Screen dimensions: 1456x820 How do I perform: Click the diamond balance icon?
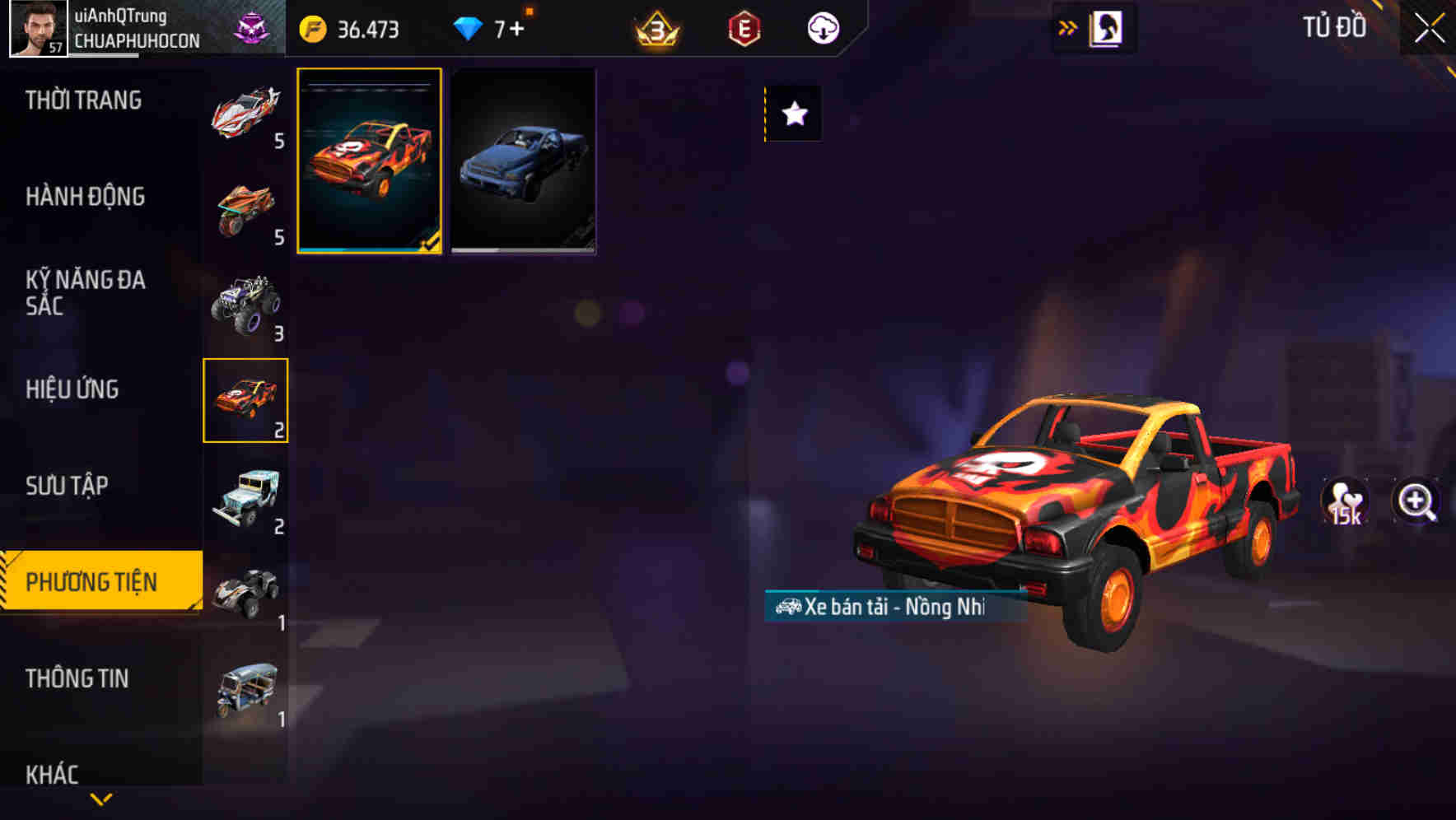469,27
